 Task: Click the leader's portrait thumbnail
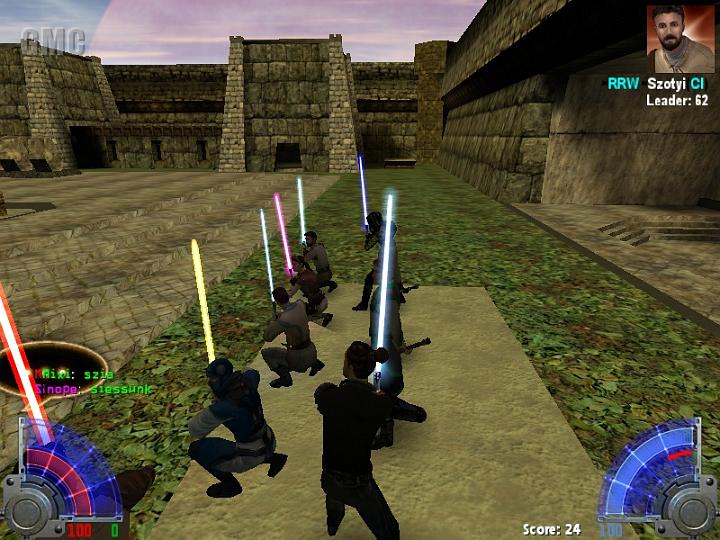(x=680, y=39)
